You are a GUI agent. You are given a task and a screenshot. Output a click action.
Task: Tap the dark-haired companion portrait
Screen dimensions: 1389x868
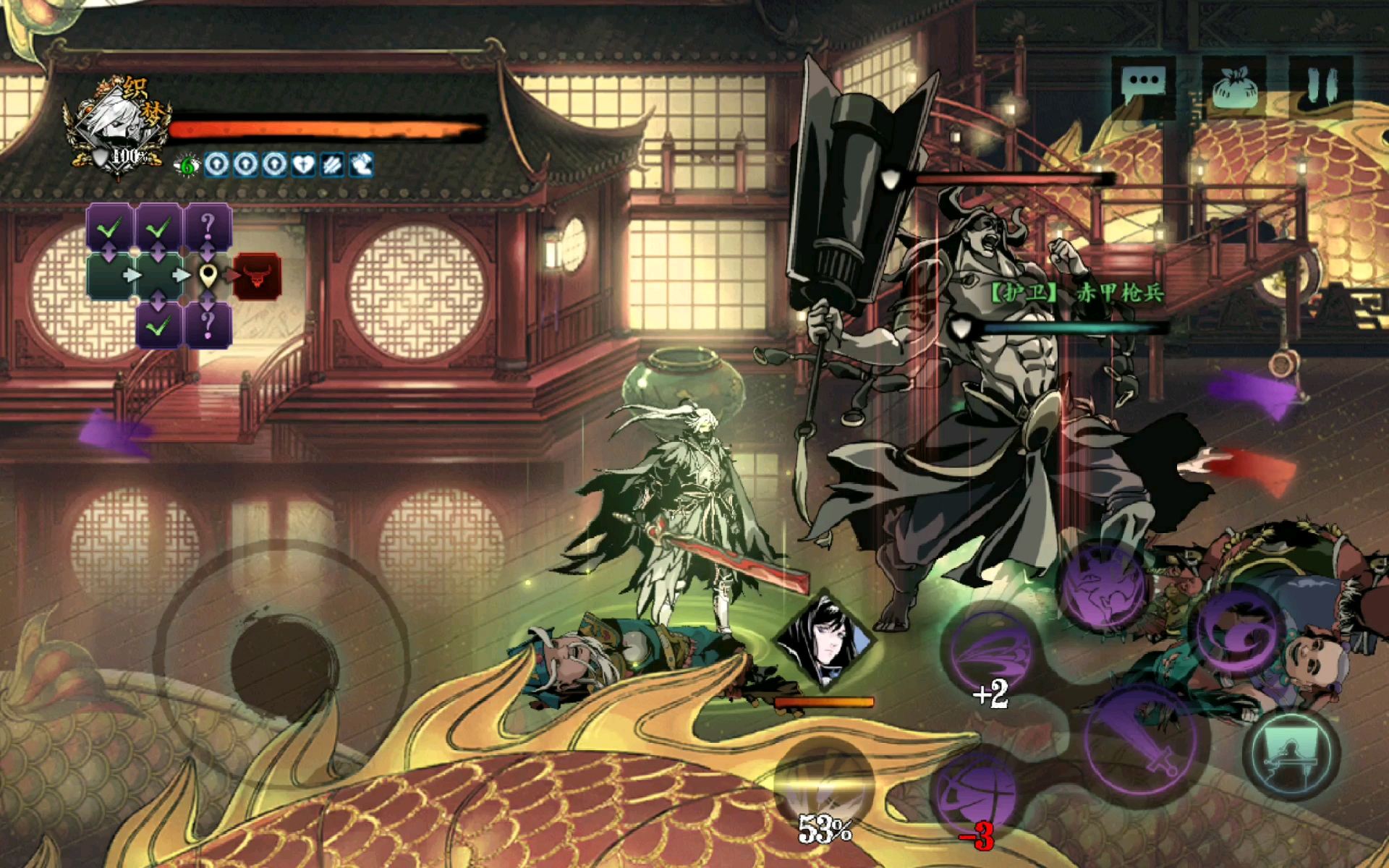click(824, 640)
